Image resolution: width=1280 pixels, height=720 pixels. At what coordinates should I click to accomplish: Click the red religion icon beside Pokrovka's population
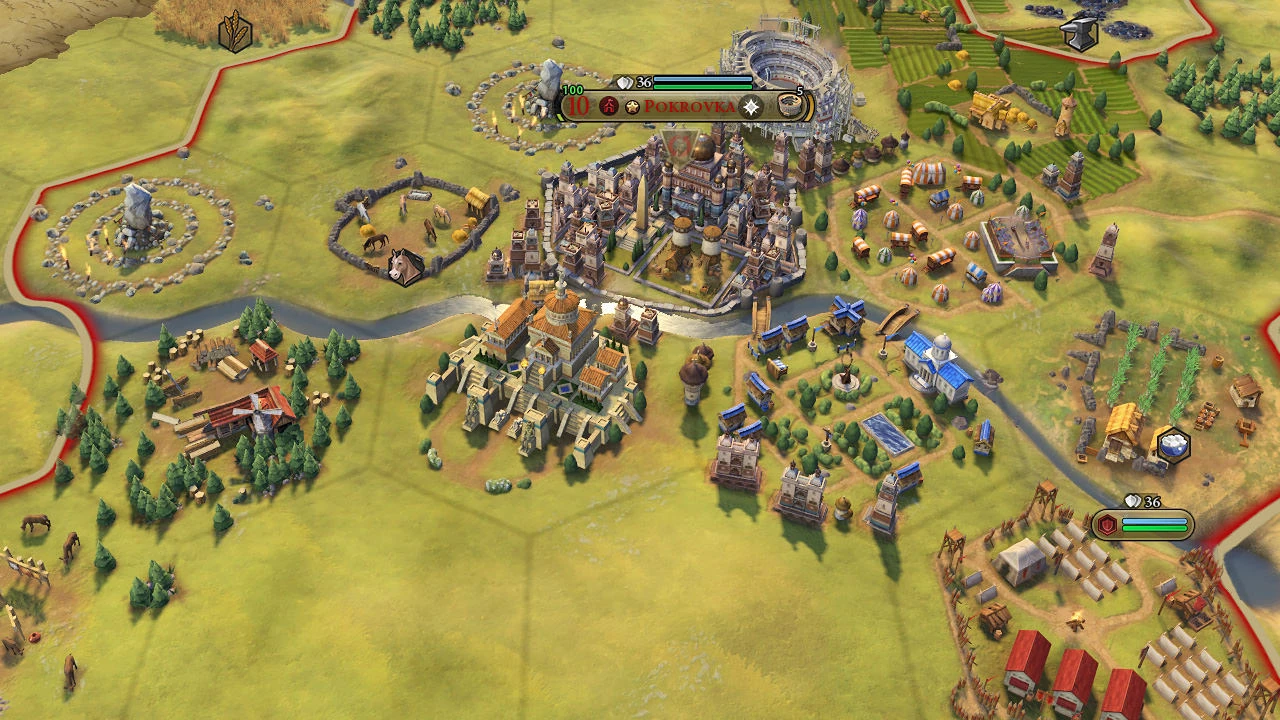click(608, 106)
